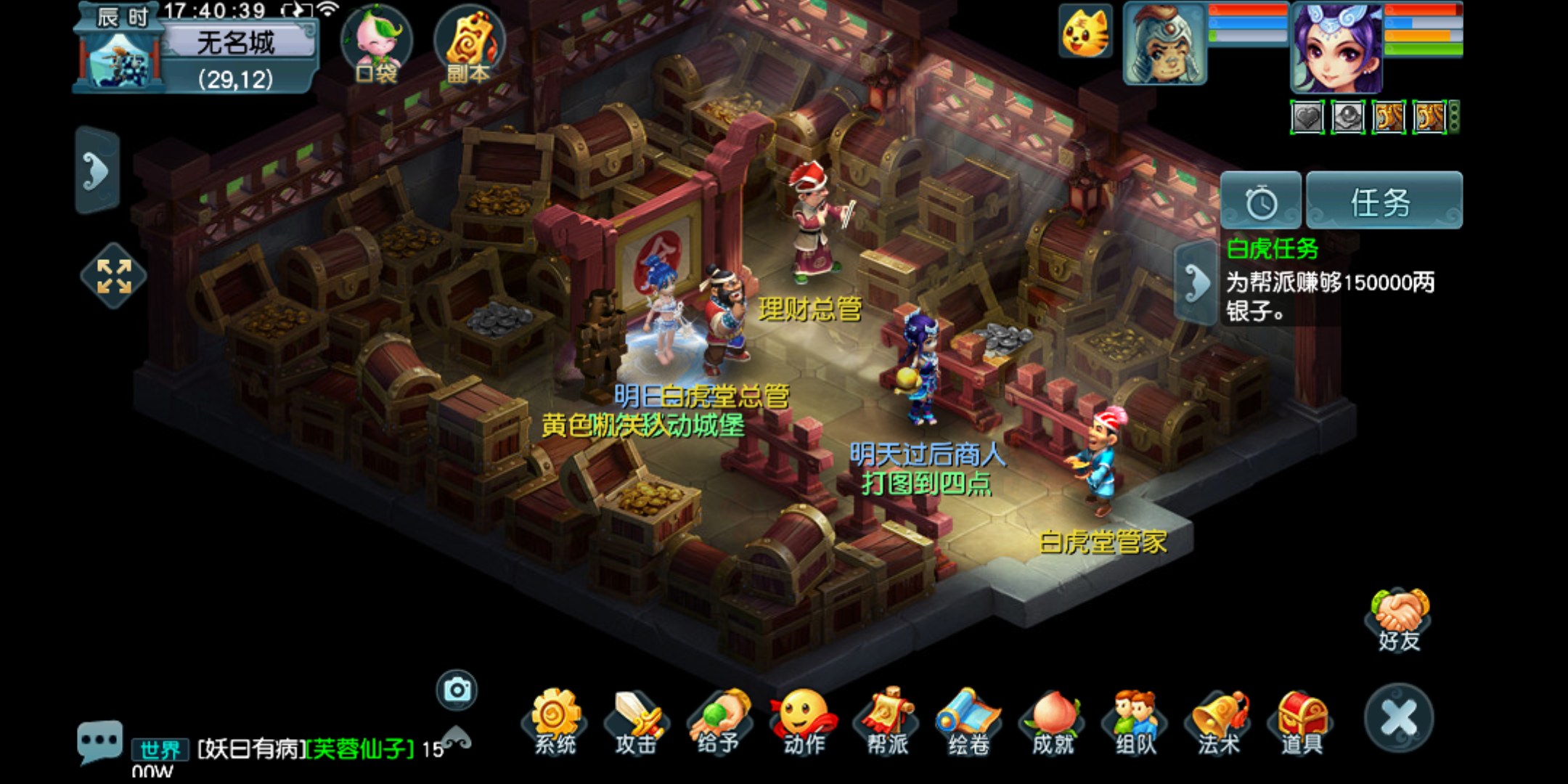Screen dimensions: 1568x784
Task: Click the stopwatch timer button
Action: [x=1261, y=201]
